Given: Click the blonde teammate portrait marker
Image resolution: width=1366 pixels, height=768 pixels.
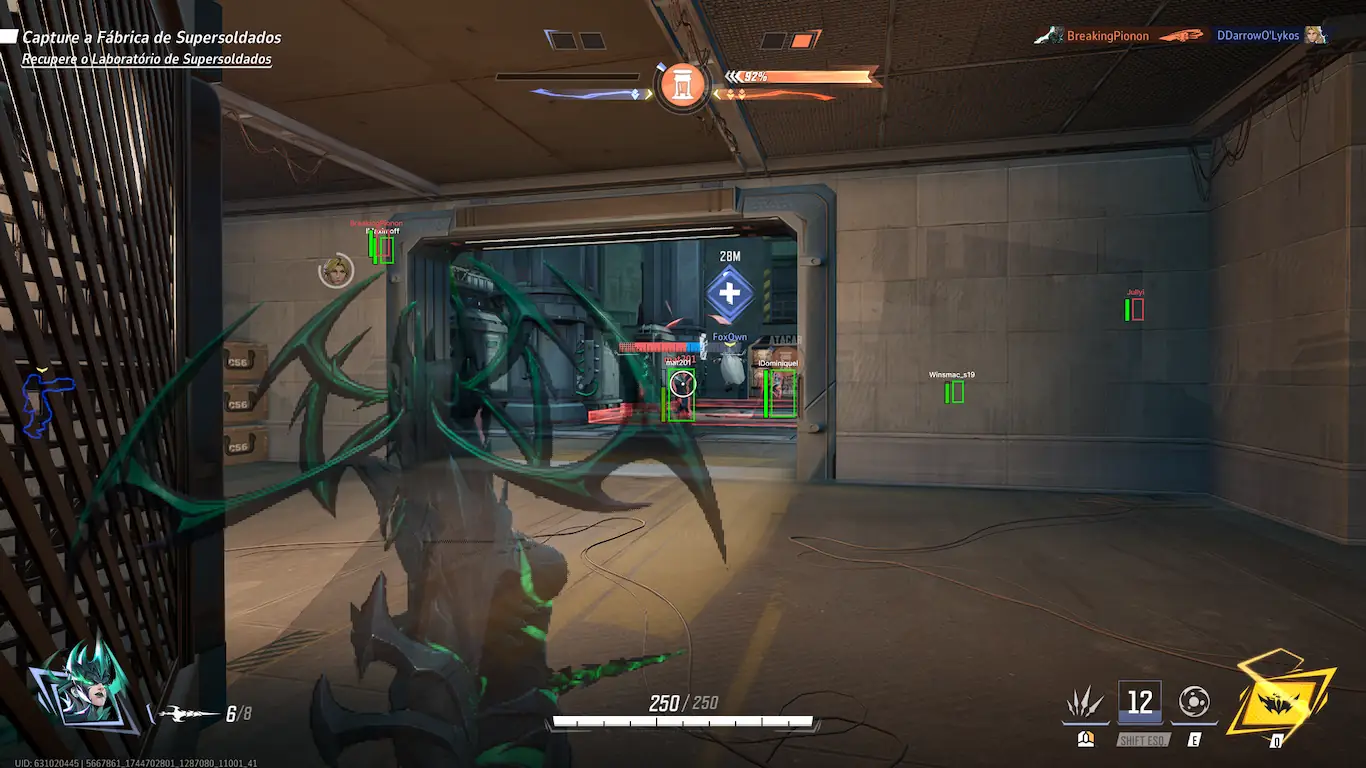Looking at the screenshot, I should [x=336, y=270].
